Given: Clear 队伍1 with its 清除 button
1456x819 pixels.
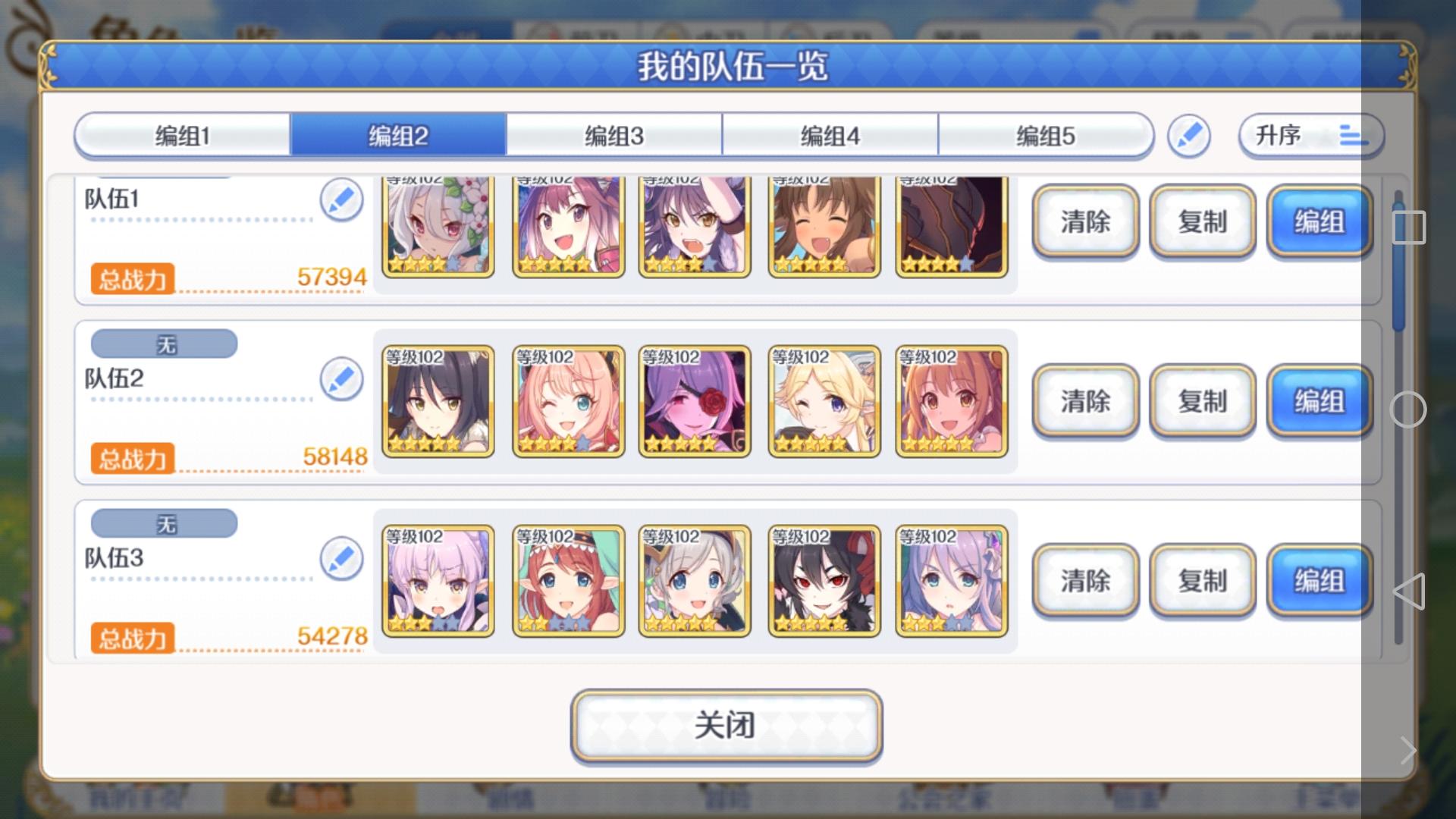Looking at the screenshot, I should click(1084, 222).
